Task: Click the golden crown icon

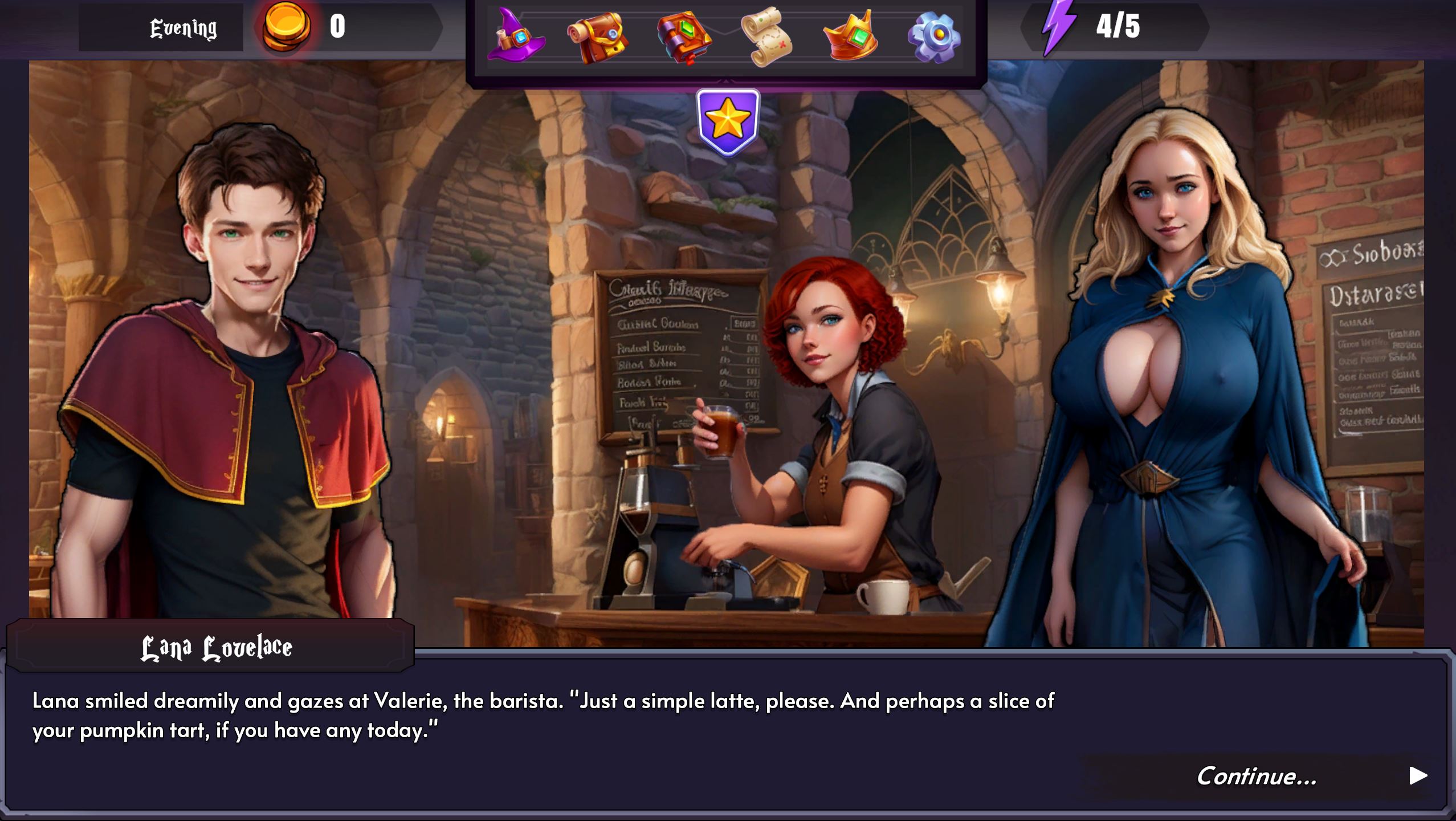Action: coord(850,36)
